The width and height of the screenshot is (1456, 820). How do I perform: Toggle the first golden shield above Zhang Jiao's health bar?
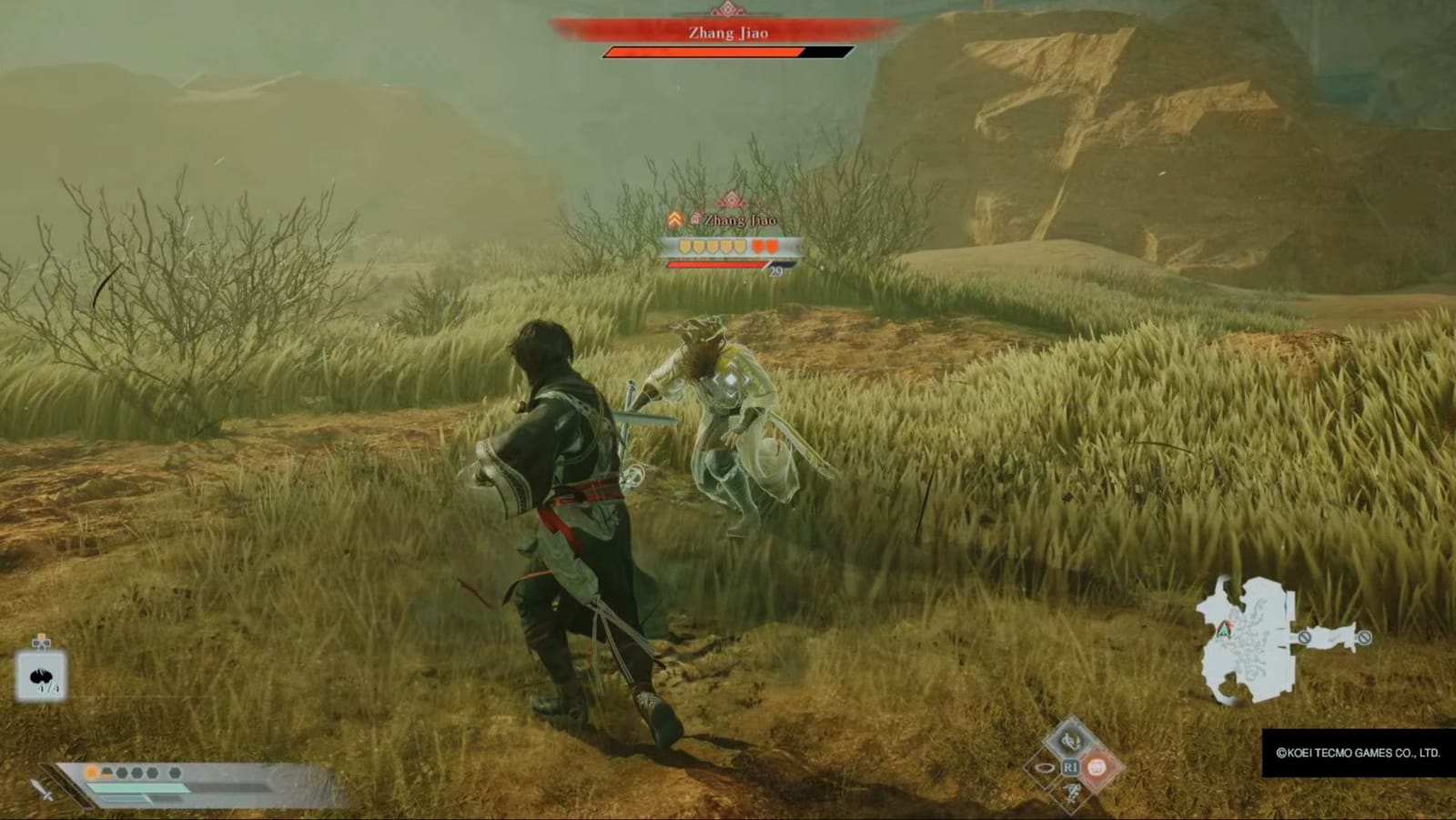point(683,247)
